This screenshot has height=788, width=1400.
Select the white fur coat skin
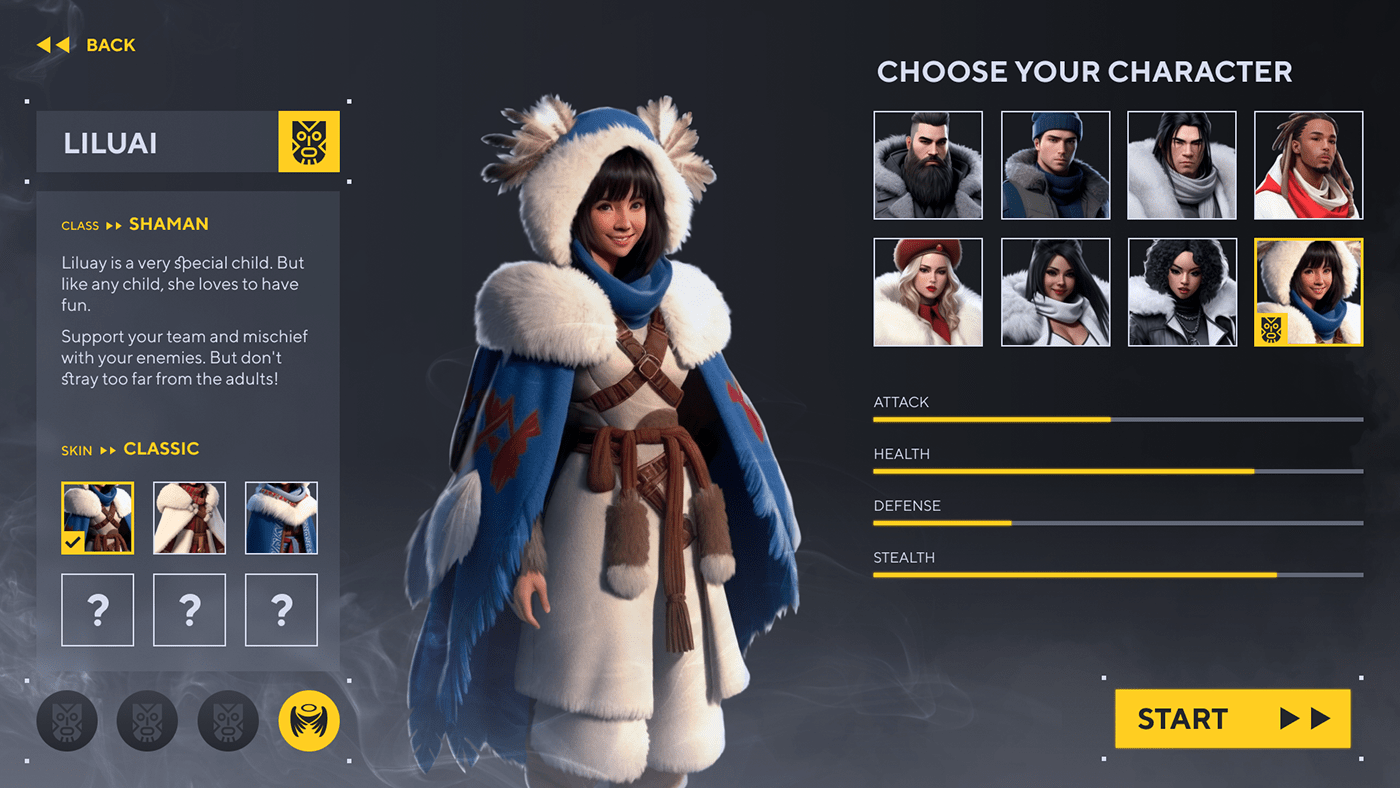pyautogui.click(x=189, y=518)
